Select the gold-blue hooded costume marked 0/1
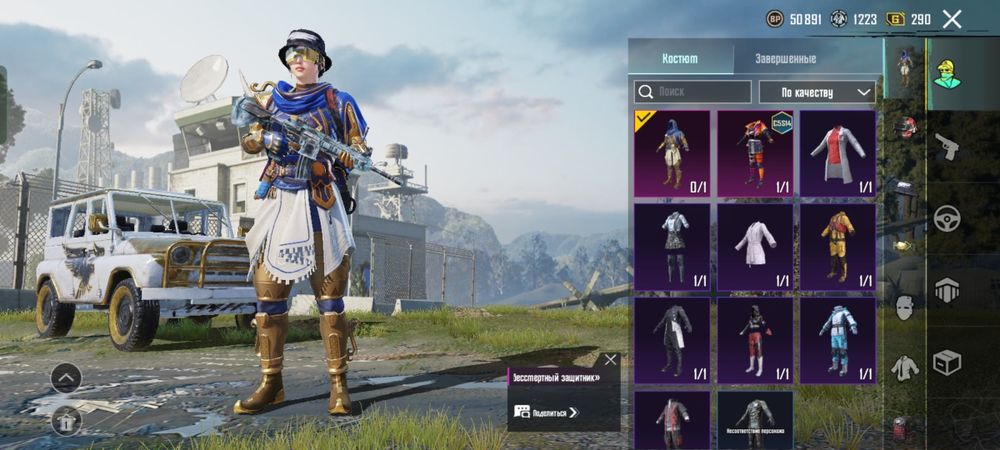The image size is (1000, 450). pos(672,154)
